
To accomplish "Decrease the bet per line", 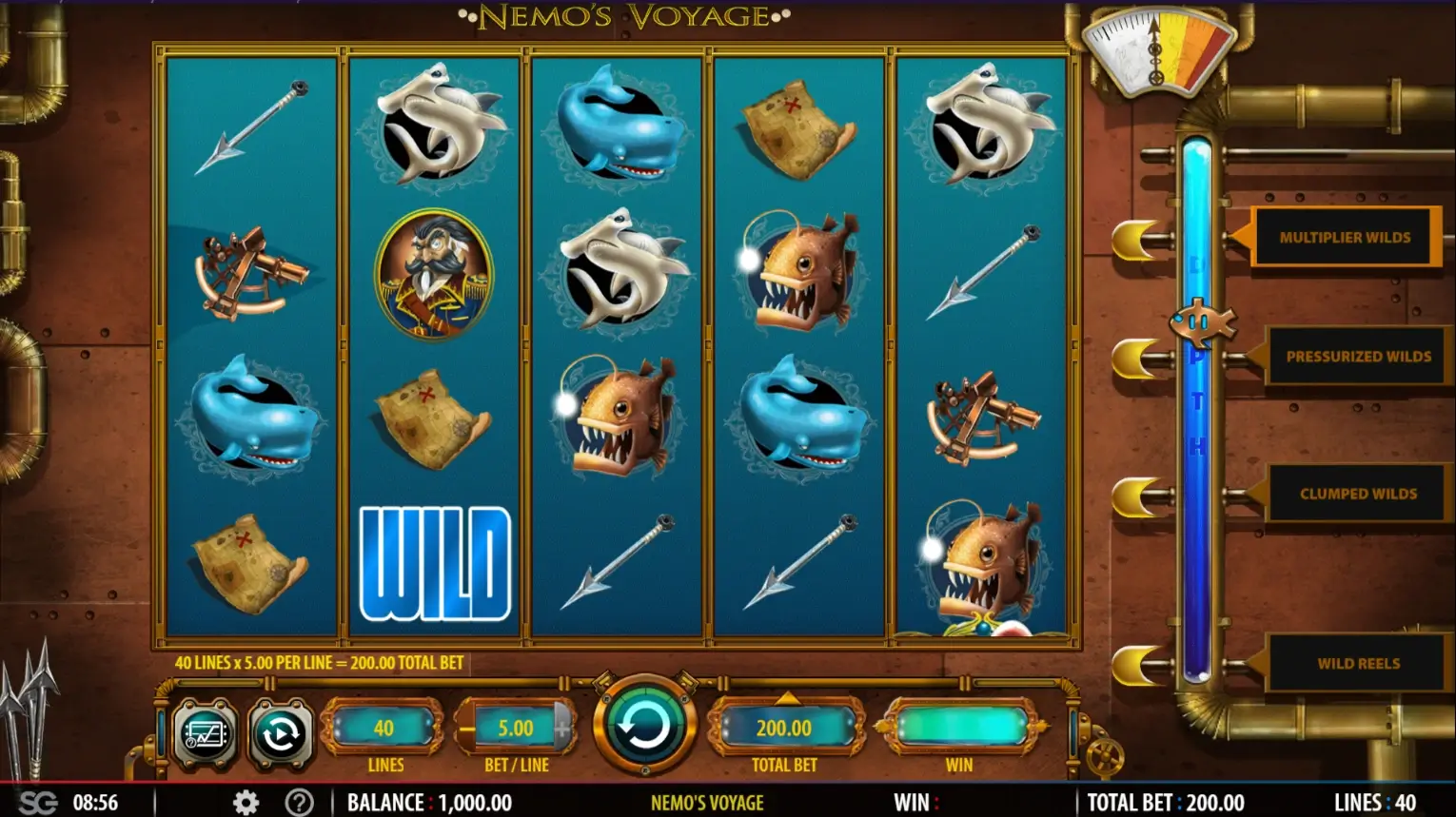I will 467,729.
